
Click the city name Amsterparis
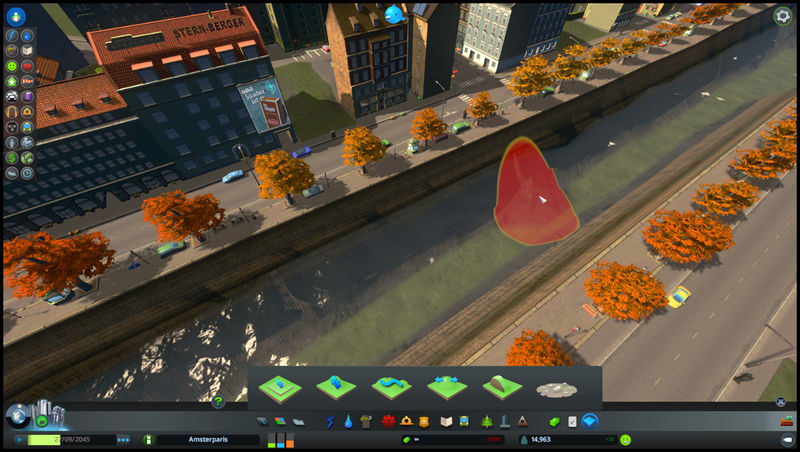click(208, 440)
